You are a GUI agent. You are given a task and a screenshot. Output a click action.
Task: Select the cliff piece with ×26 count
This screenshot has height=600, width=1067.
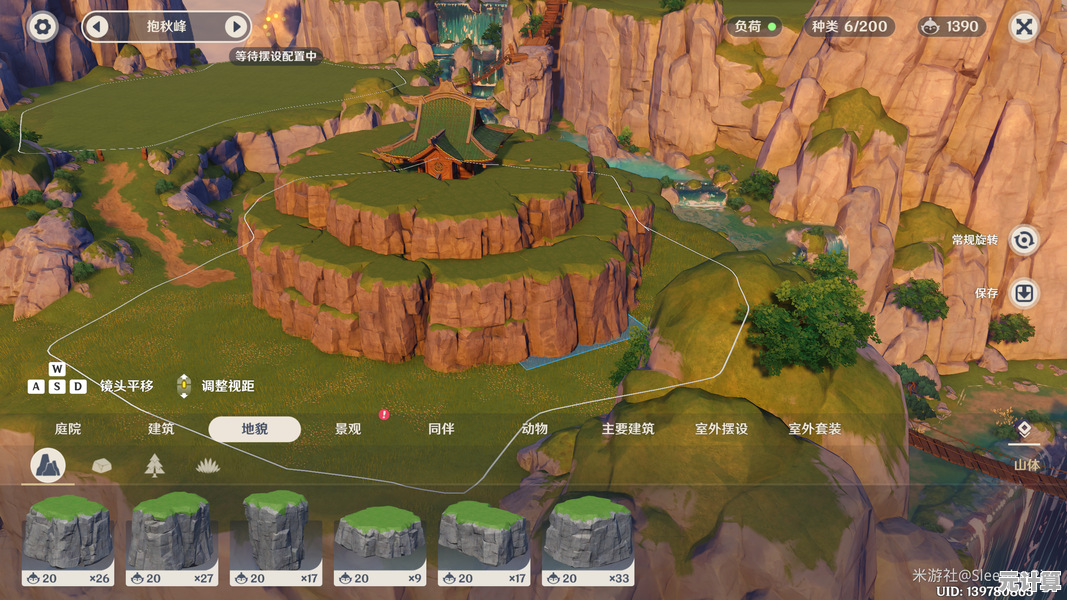(69, 539)
